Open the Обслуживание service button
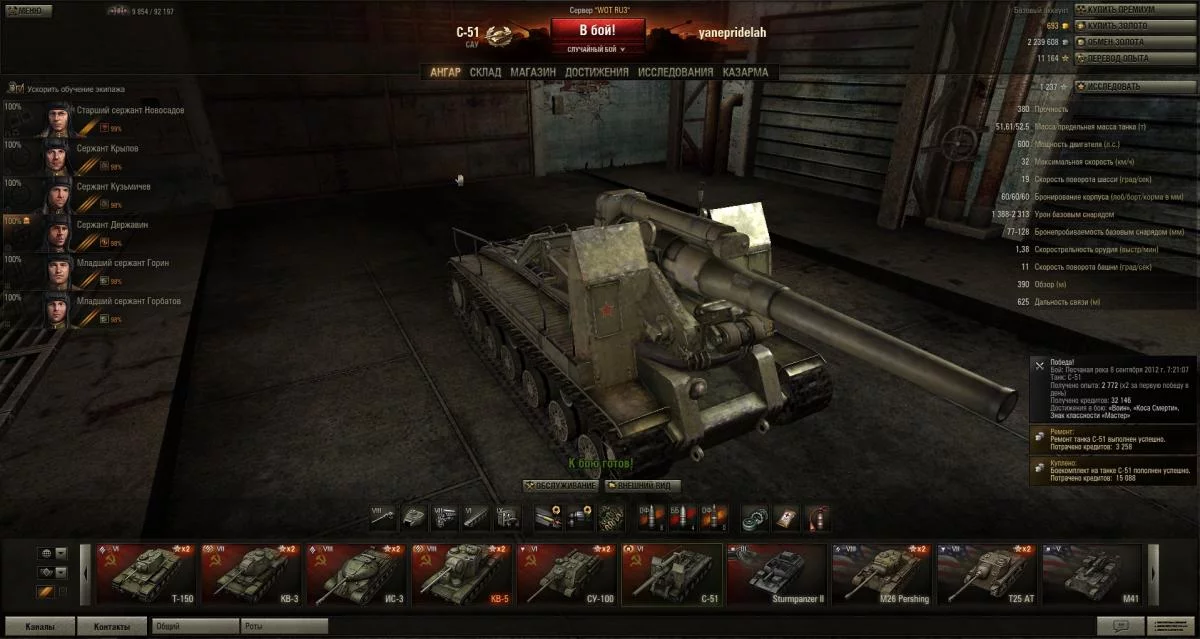1200x639 pixels. click(x=561, y=486)
